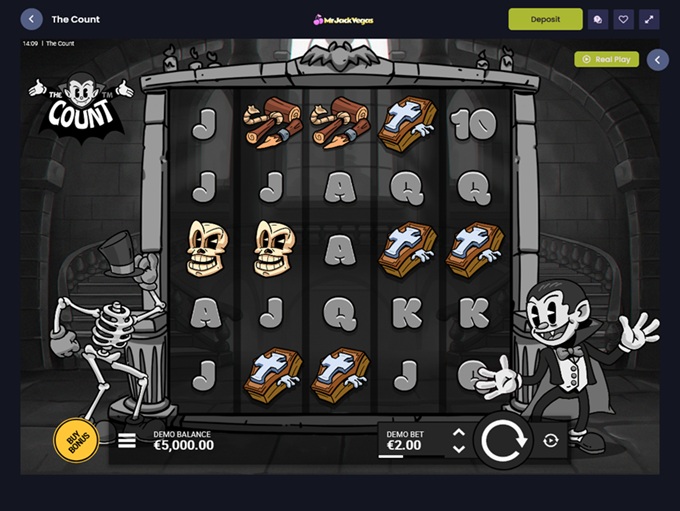Click the MrJackVegas logo
The height and width of the screenshot is (511, 680).
(x=340, y=19)
